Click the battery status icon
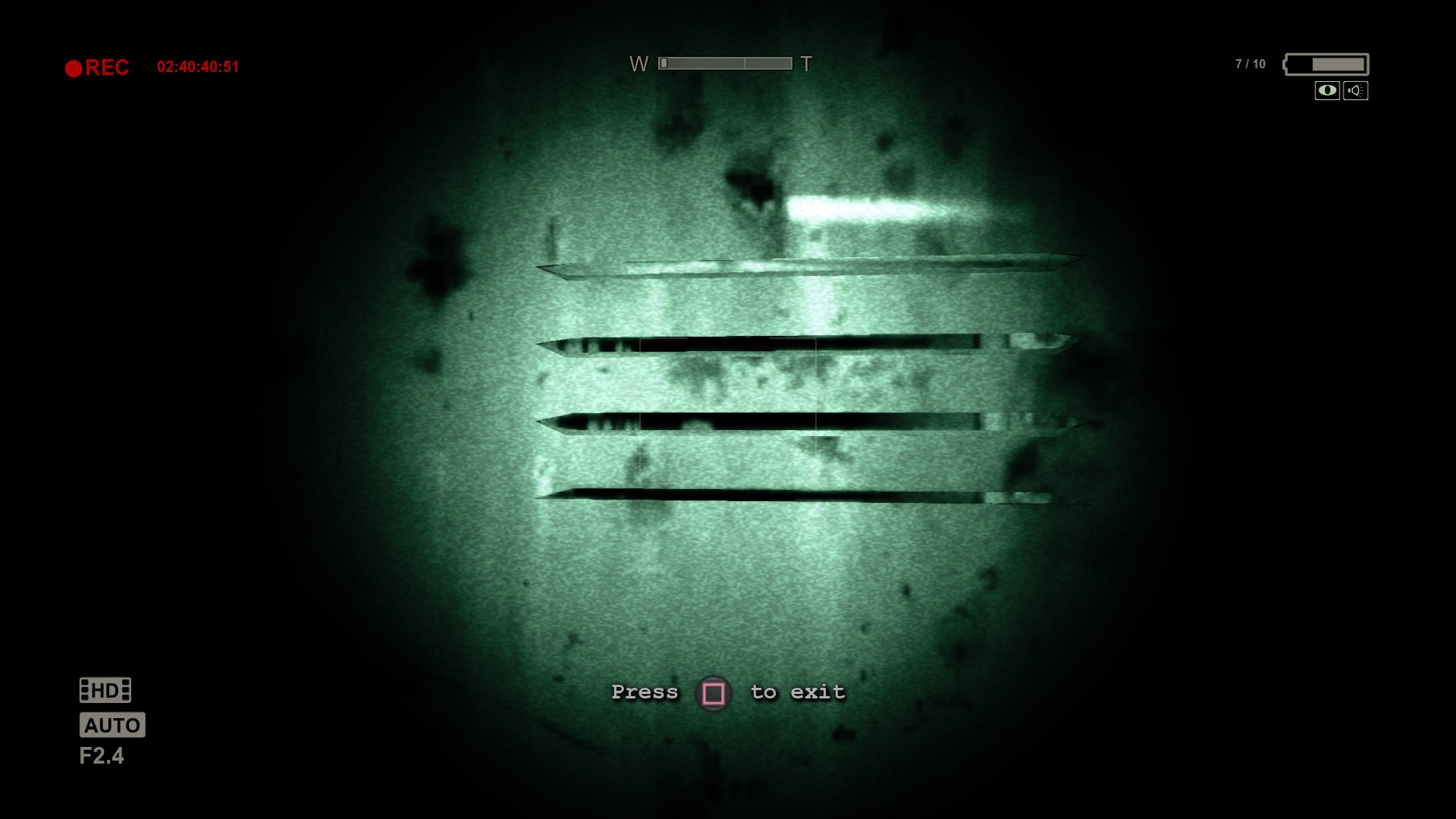This screenshot has width=1456, height=819. pos(1326,65)
